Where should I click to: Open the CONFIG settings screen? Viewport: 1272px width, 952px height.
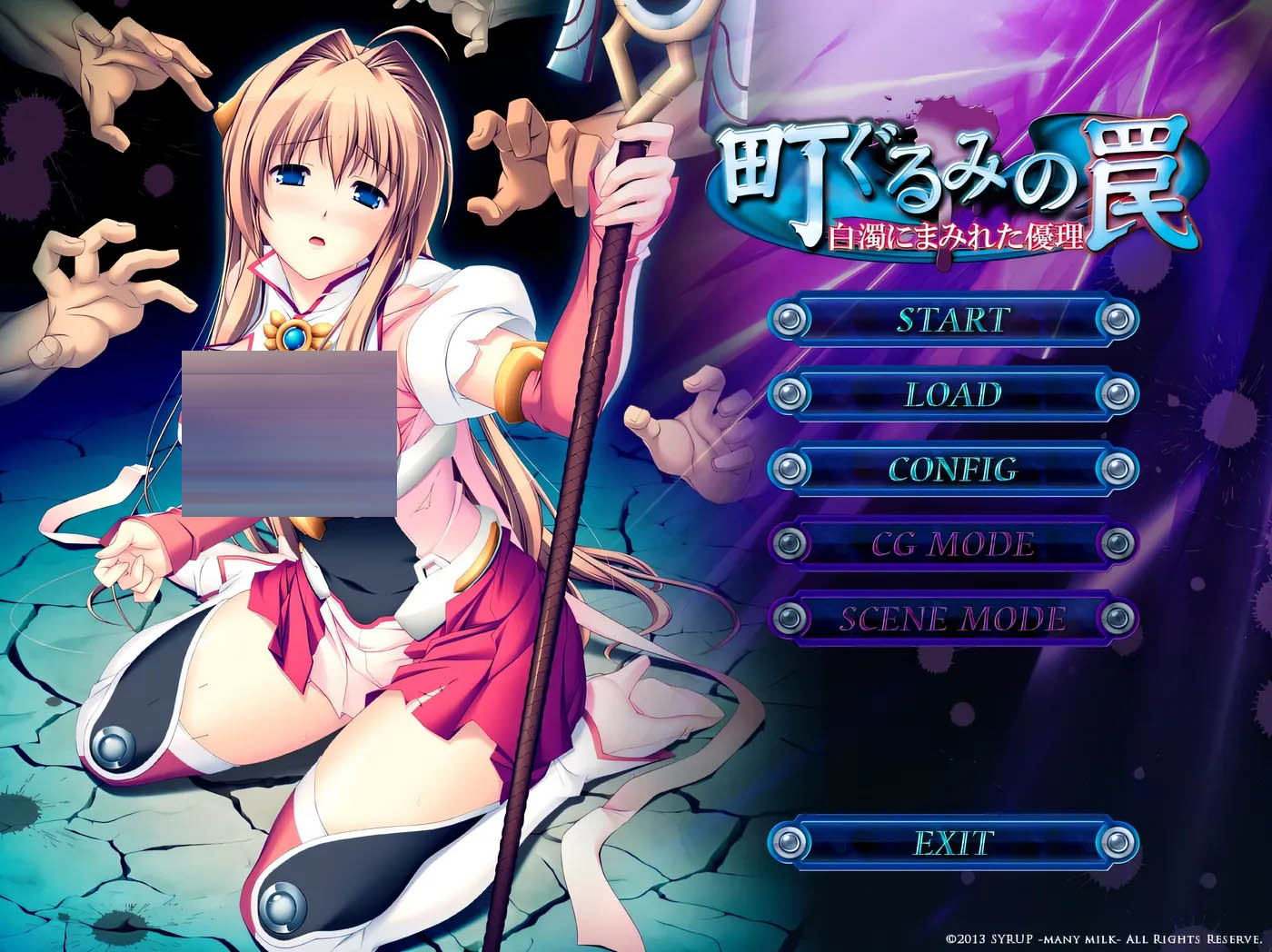(954, 471)
